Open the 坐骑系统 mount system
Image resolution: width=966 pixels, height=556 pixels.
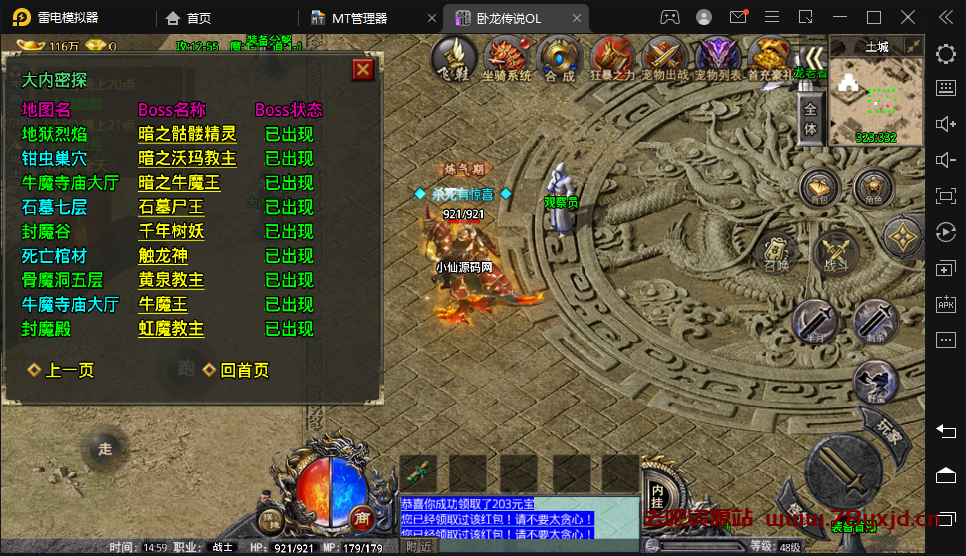click(x=507, y=60)
